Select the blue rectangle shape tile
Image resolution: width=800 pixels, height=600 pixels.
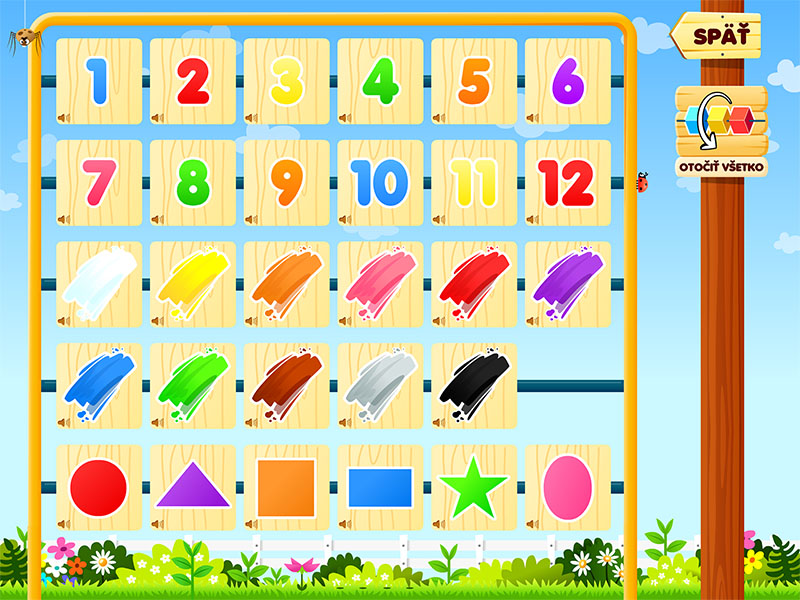[380, 487]
